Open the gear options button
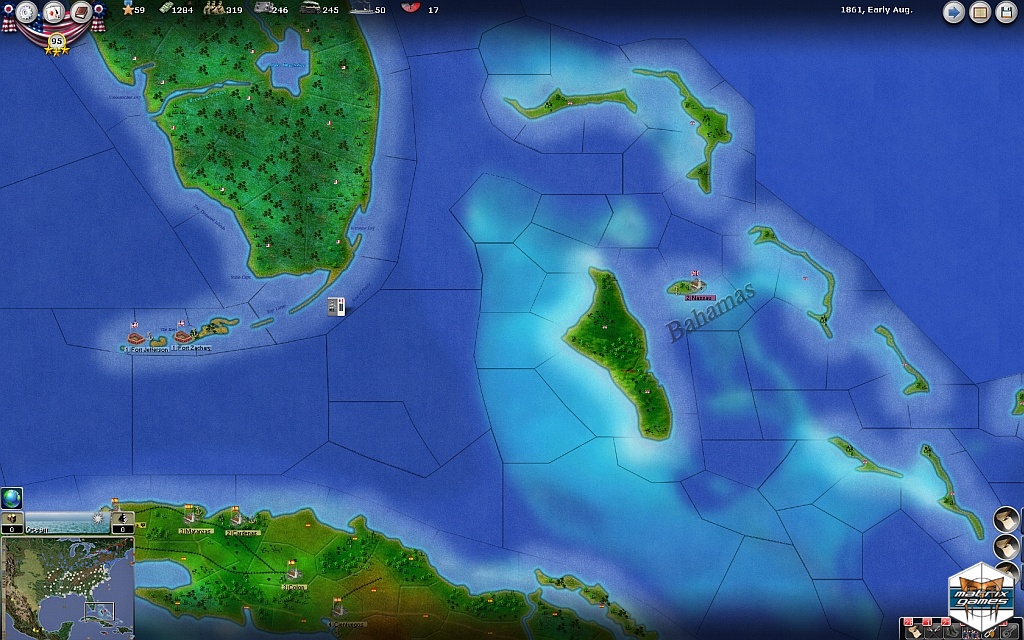 (x=27, y=13)
